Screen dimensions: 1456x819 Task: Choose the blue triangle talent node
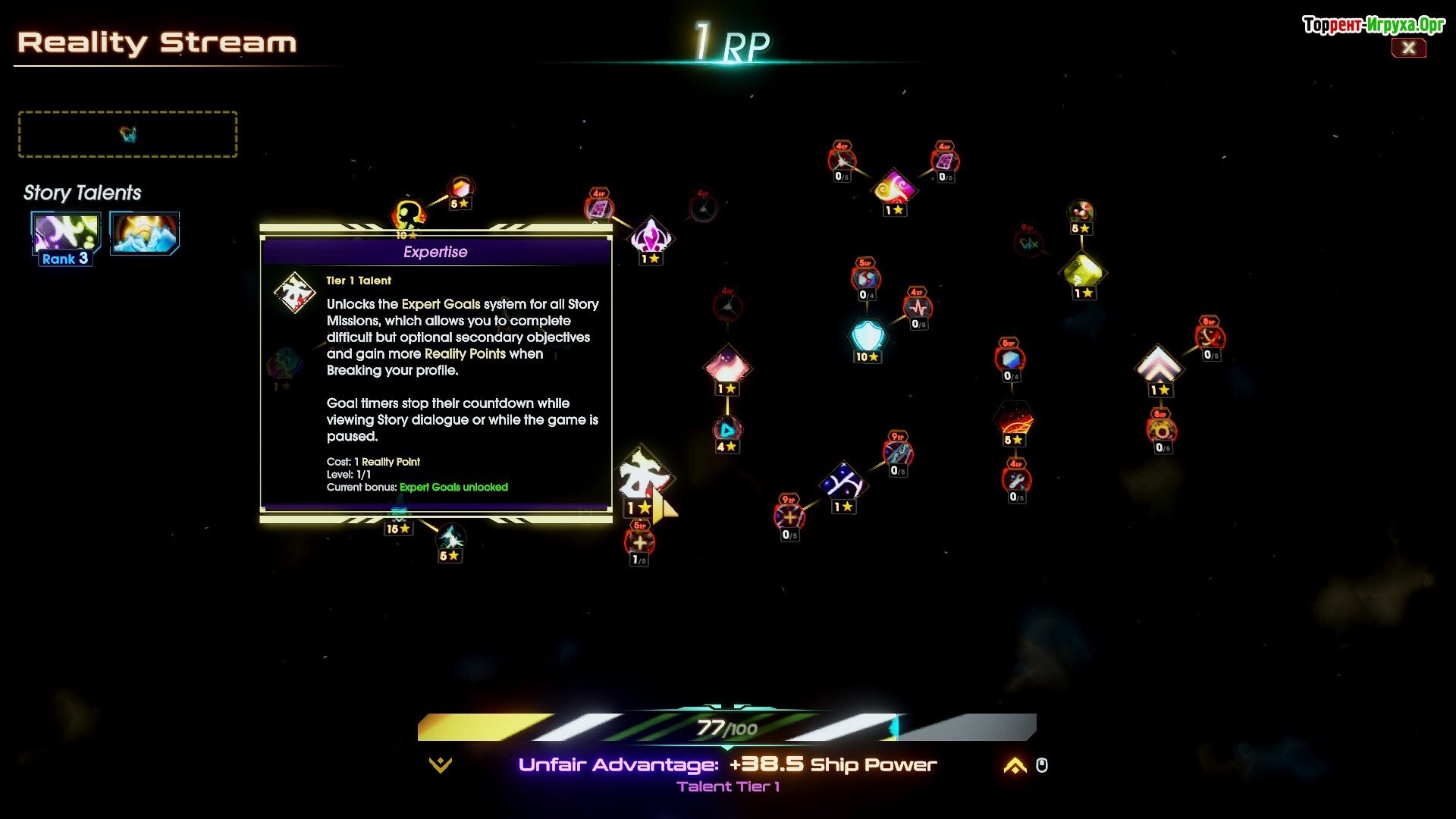click(727, 430)
